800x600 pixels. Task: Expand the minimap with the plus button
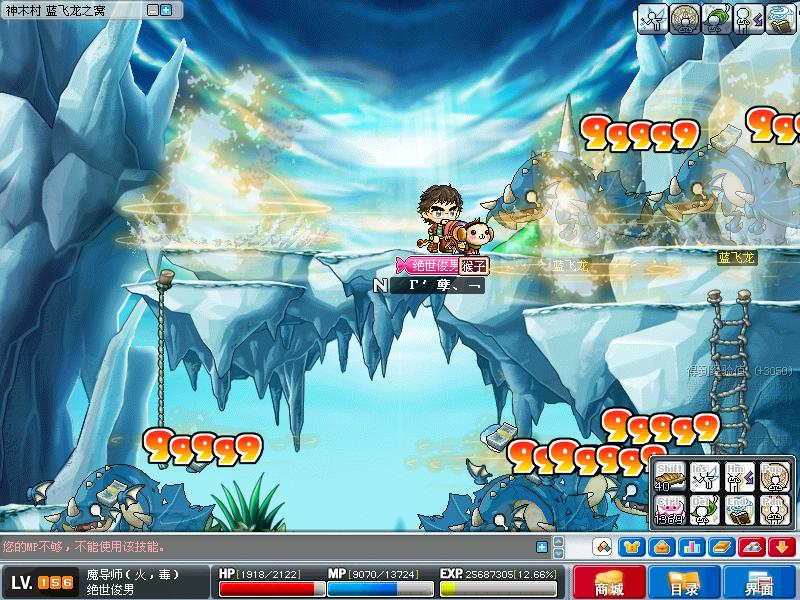165,9
